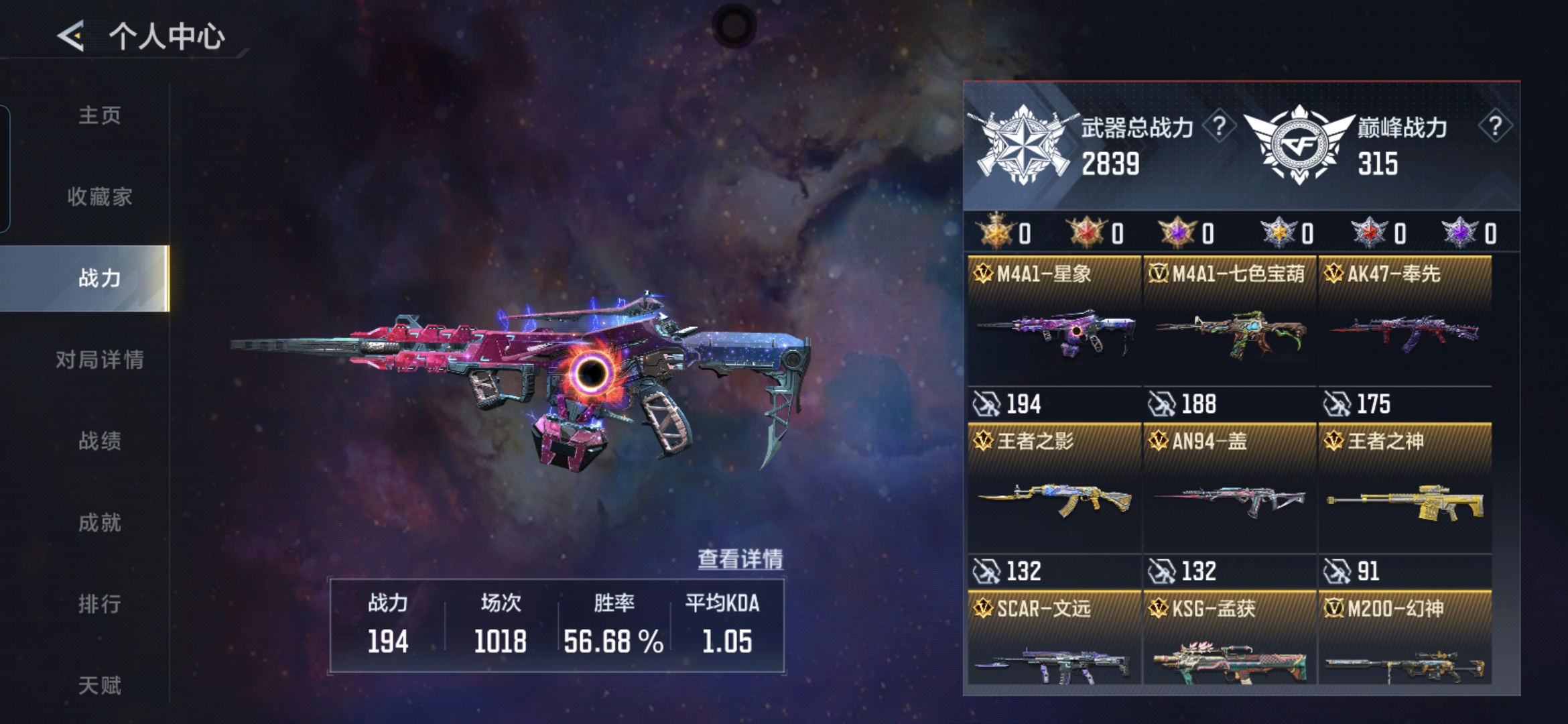Choose the 王者之神 weapon card

[x=1405, y=496]
